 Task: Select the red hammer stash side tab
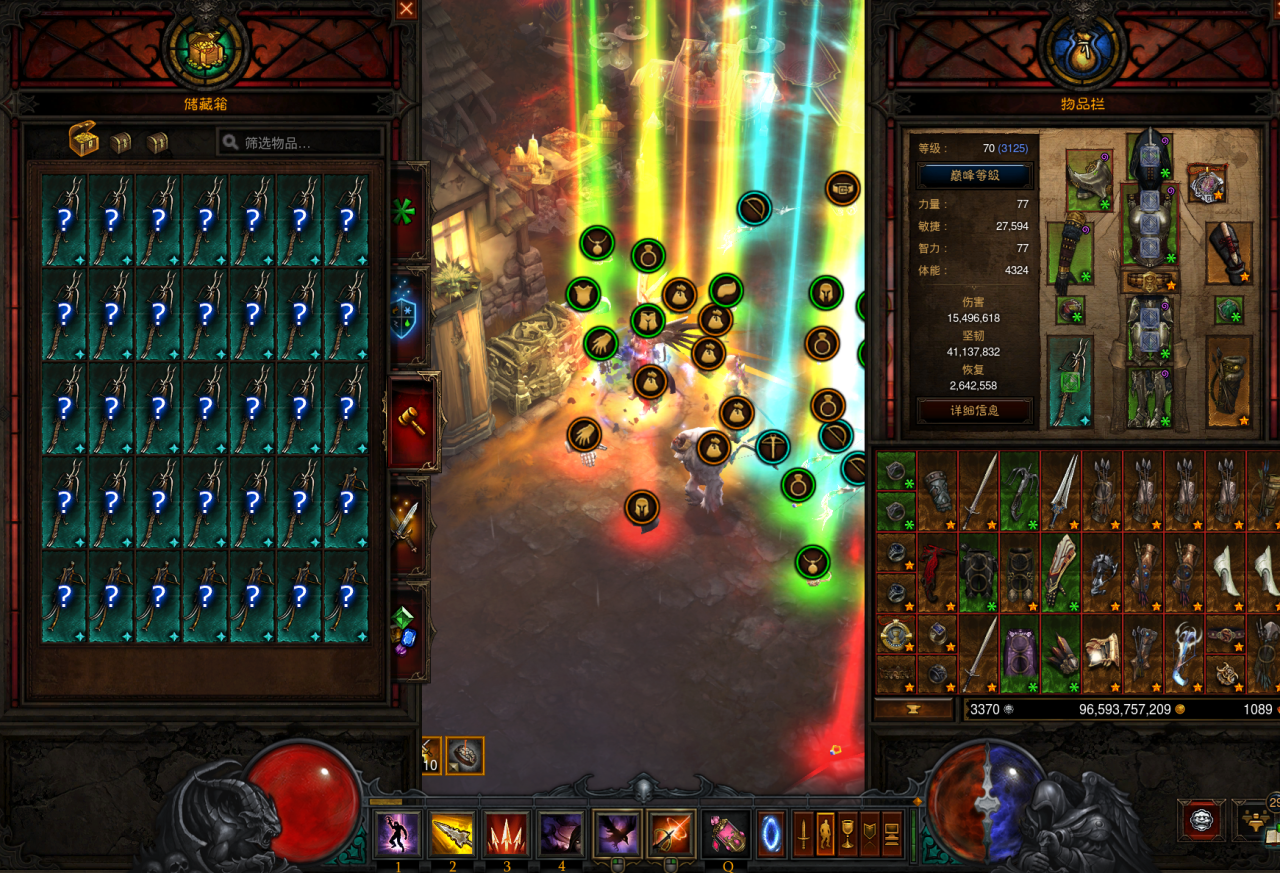411,421
